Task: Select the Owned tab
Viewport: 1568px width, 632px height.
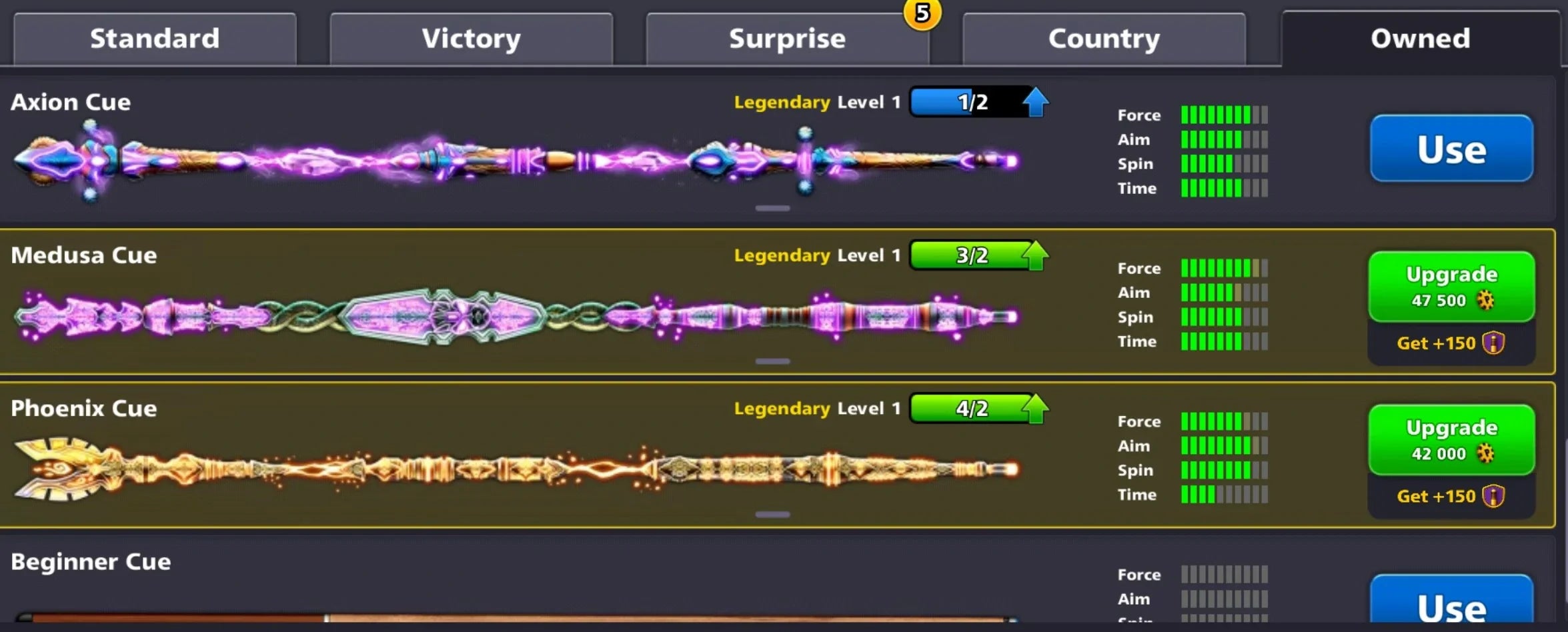Action: point(1419,38)
